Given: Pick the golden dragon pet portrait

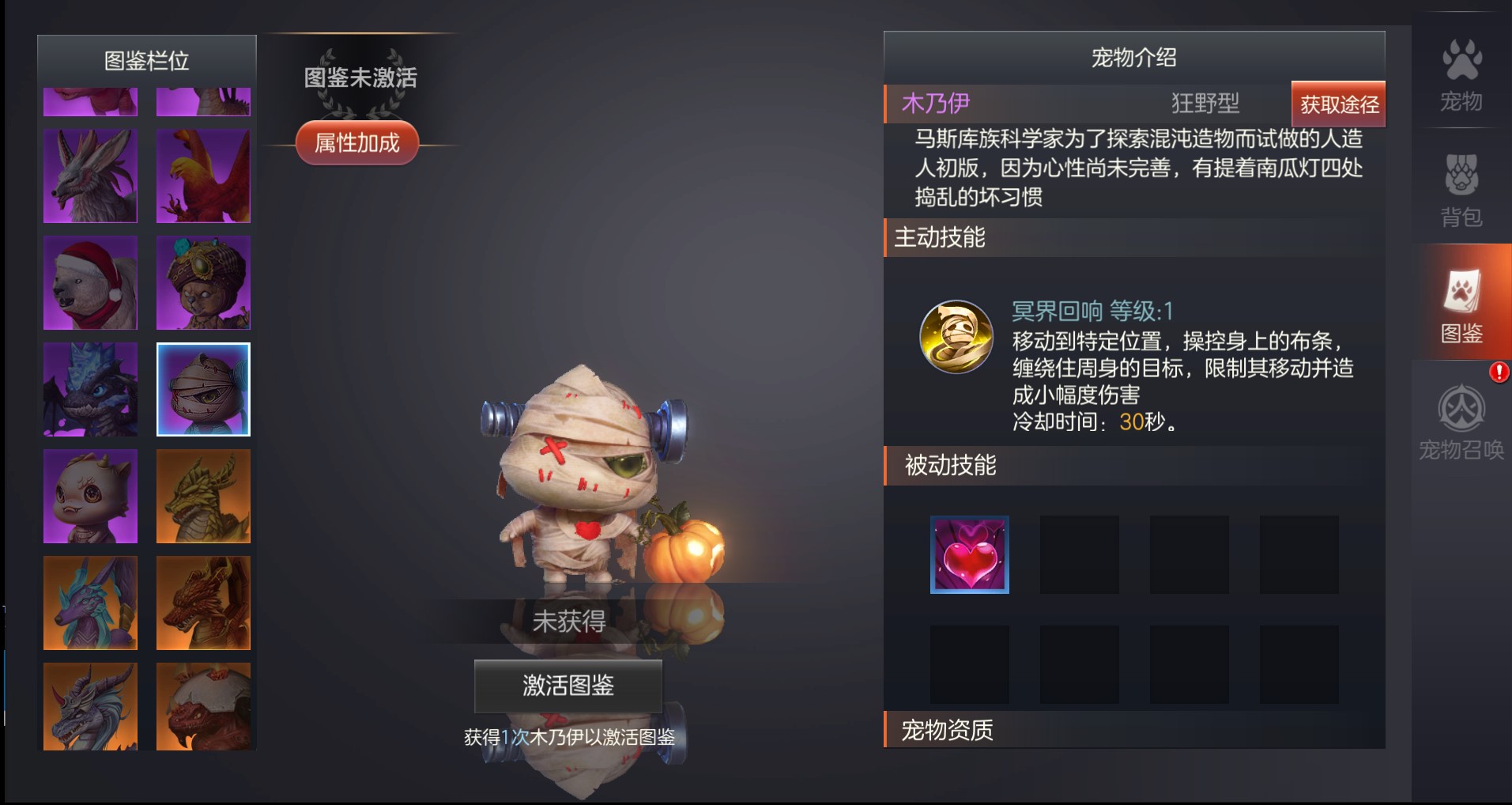Looking at the screenshot, I should [x=203, y=496].
